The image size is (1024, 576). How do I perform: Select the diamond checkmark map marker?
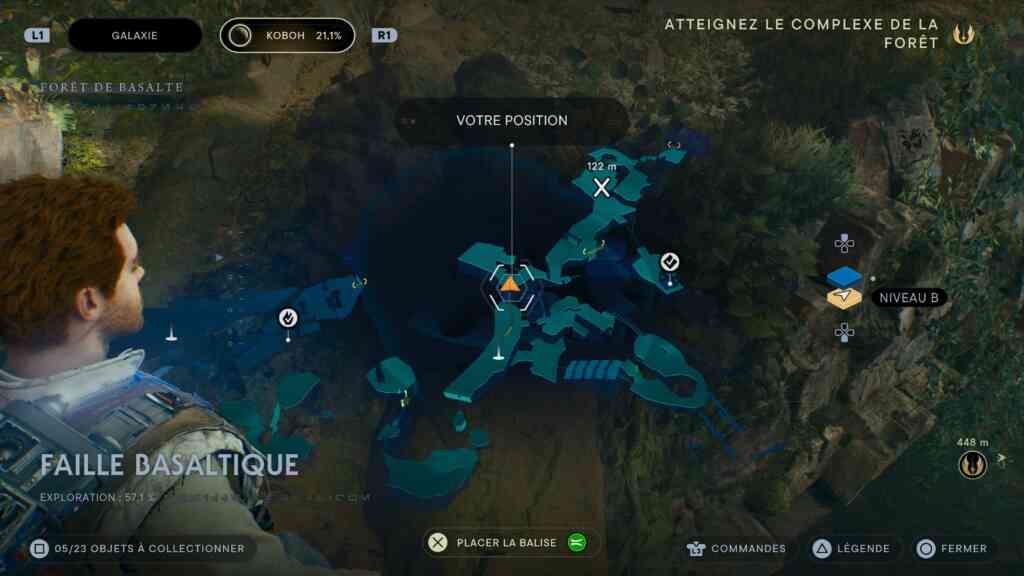[670, 262]
